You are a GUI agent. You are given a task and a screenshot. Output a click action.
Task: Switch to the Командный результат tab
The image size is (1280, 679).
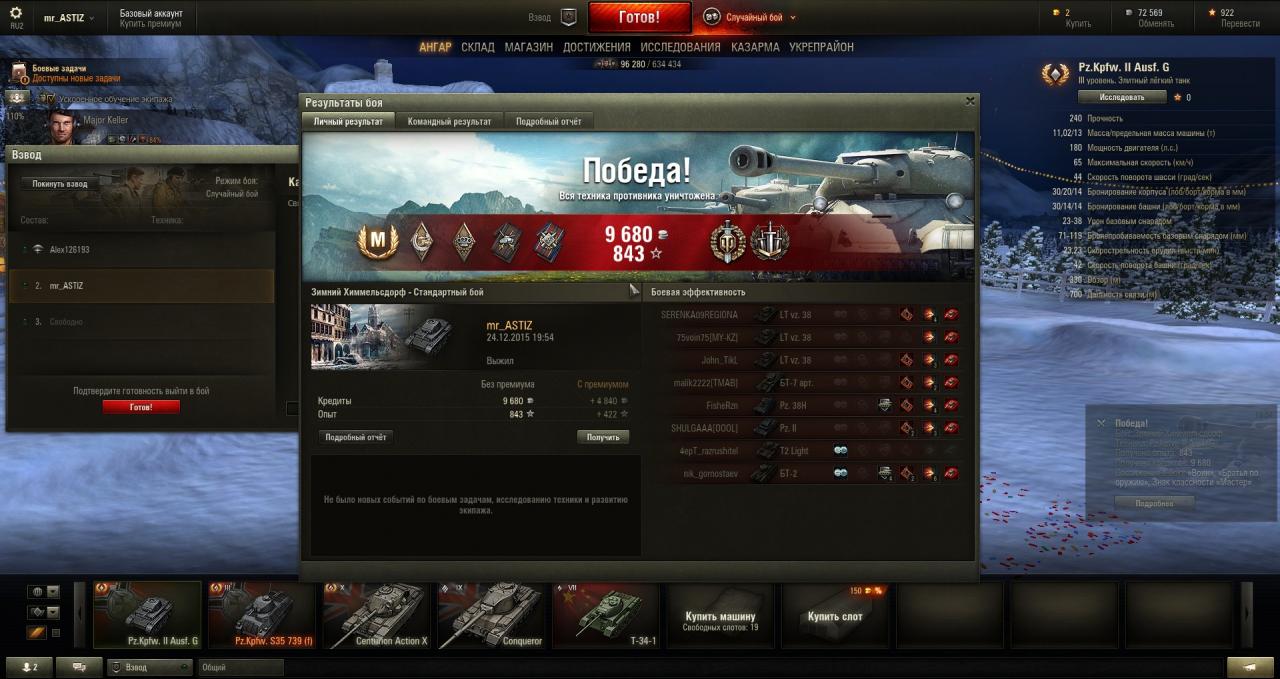click(x=449, y=121)
